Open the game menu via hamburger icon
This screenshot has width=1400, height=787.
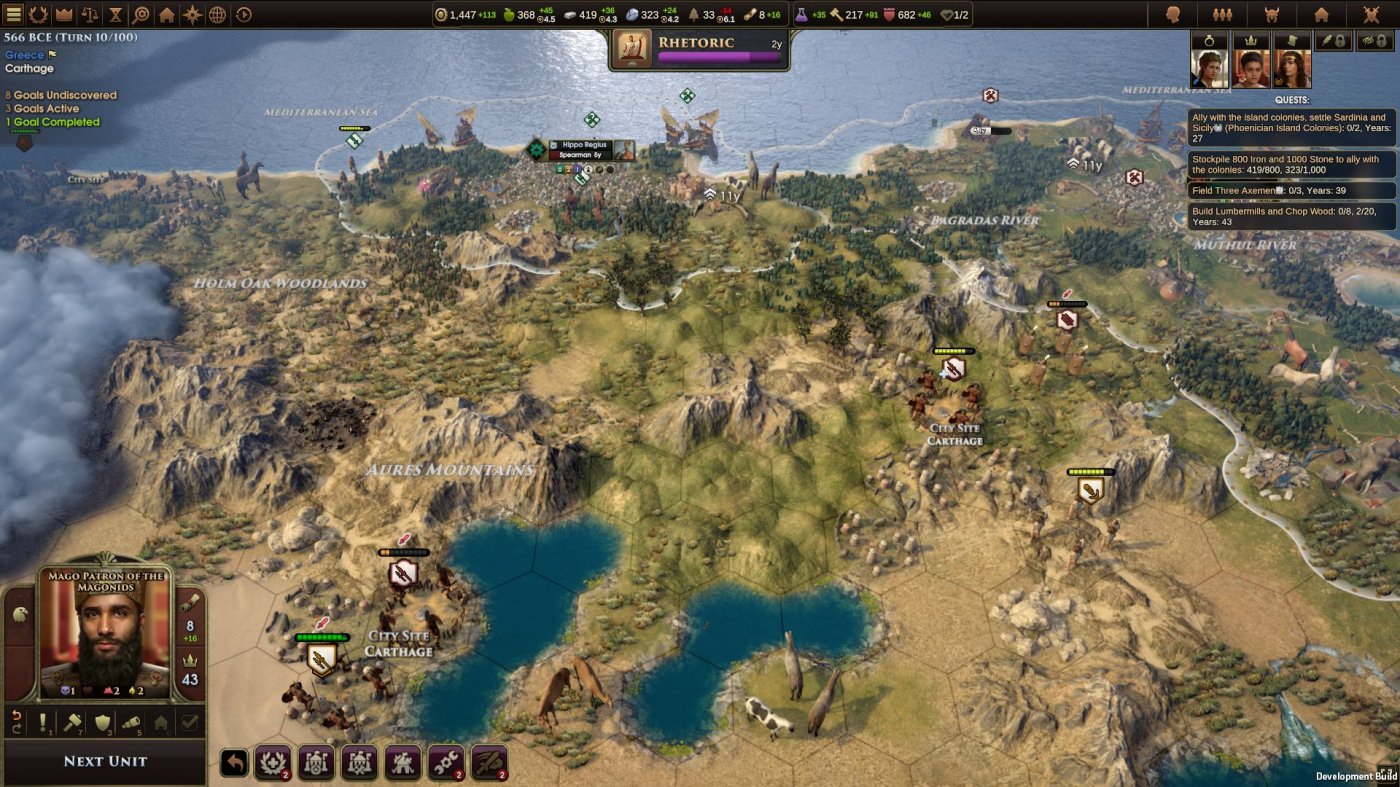(14, 14)
